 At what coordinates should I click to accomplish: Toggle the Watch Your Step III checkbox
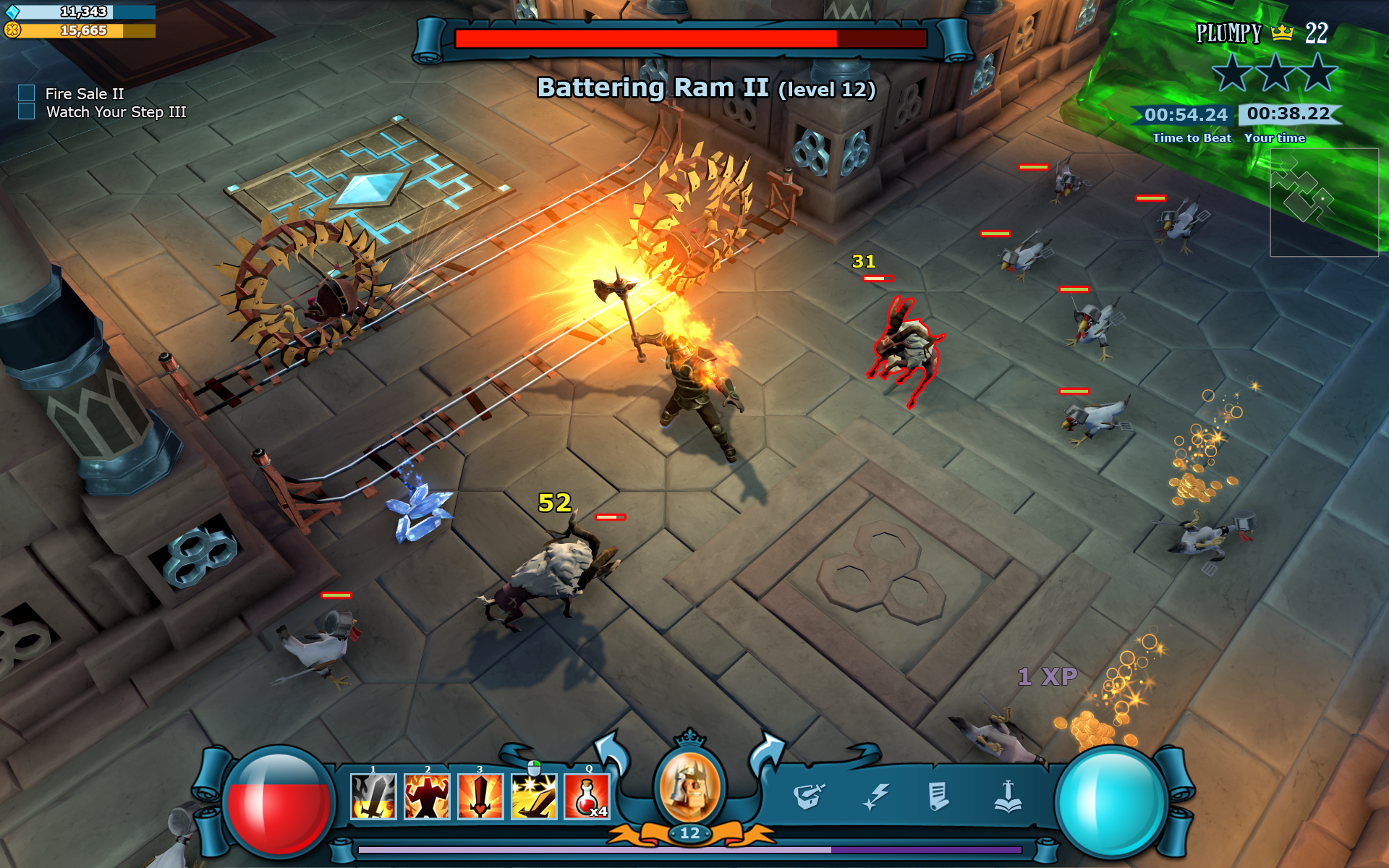click(27, 111)
